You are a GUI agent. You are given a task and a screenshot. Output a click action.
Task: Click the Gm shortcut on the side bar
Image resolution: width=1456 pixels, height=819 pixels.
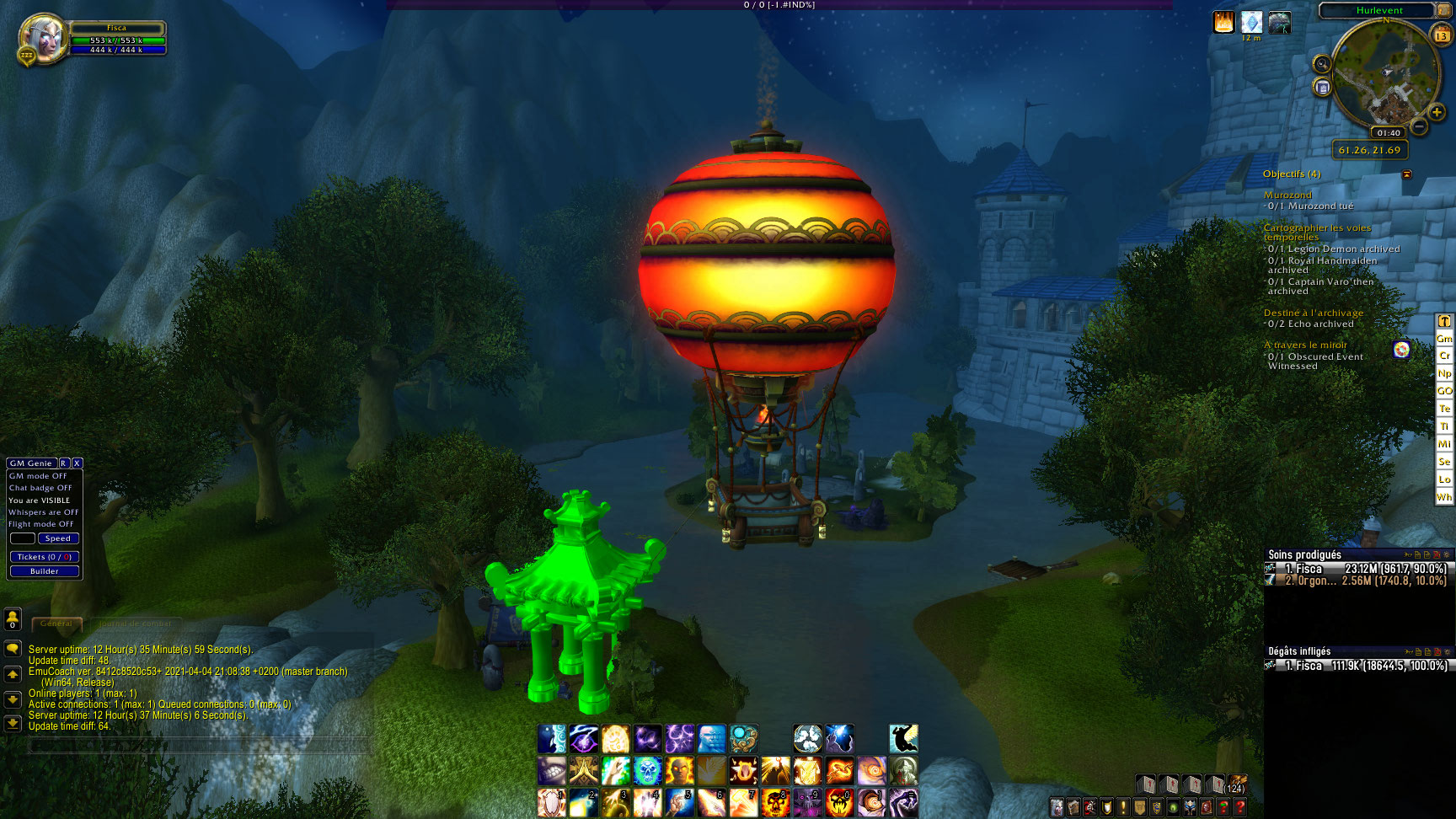coord(1444,339)
